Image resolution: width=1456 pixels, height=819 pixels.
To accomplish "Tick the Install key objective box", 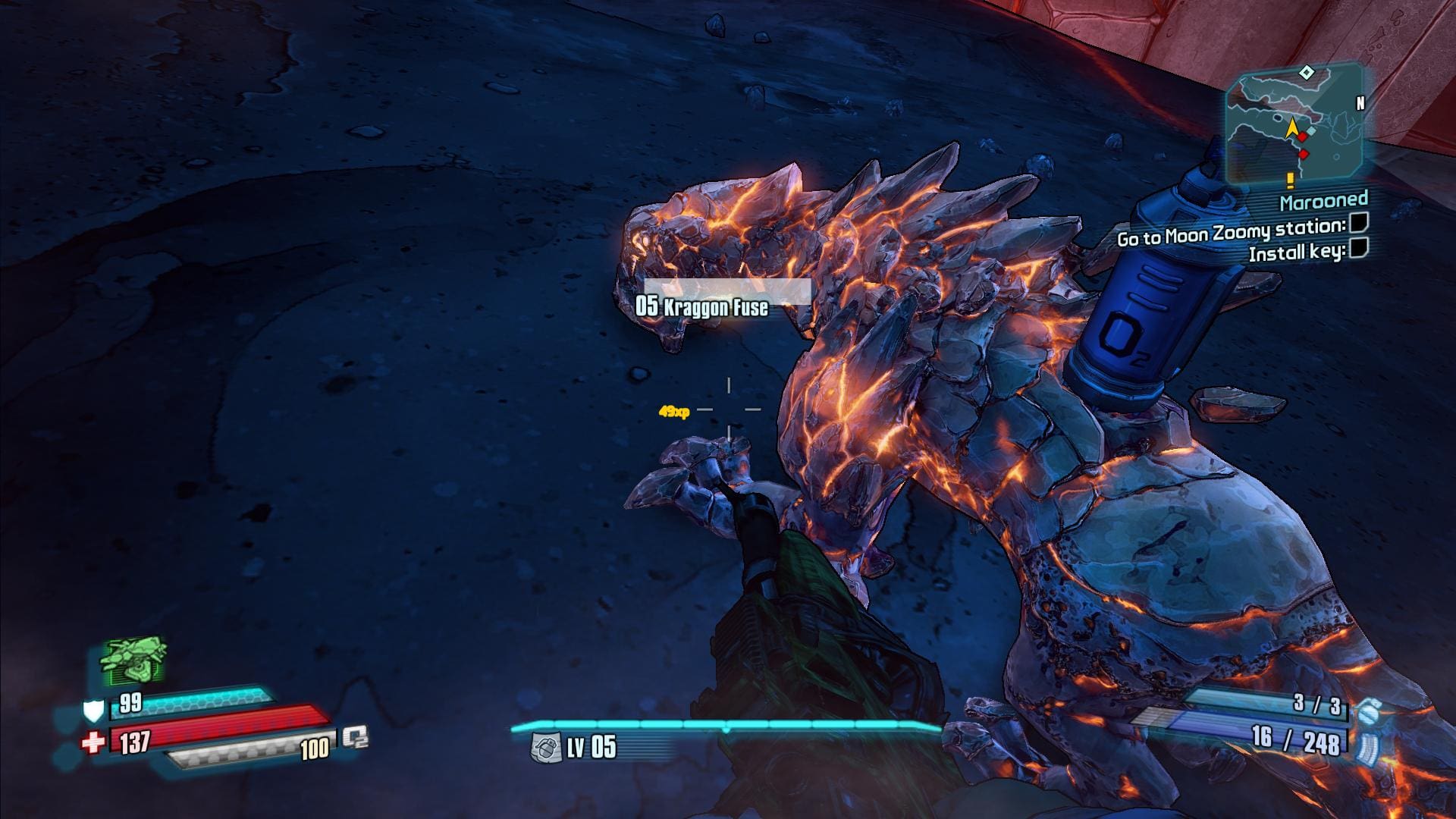I will pyautogui.click(x=1358, y=248).
